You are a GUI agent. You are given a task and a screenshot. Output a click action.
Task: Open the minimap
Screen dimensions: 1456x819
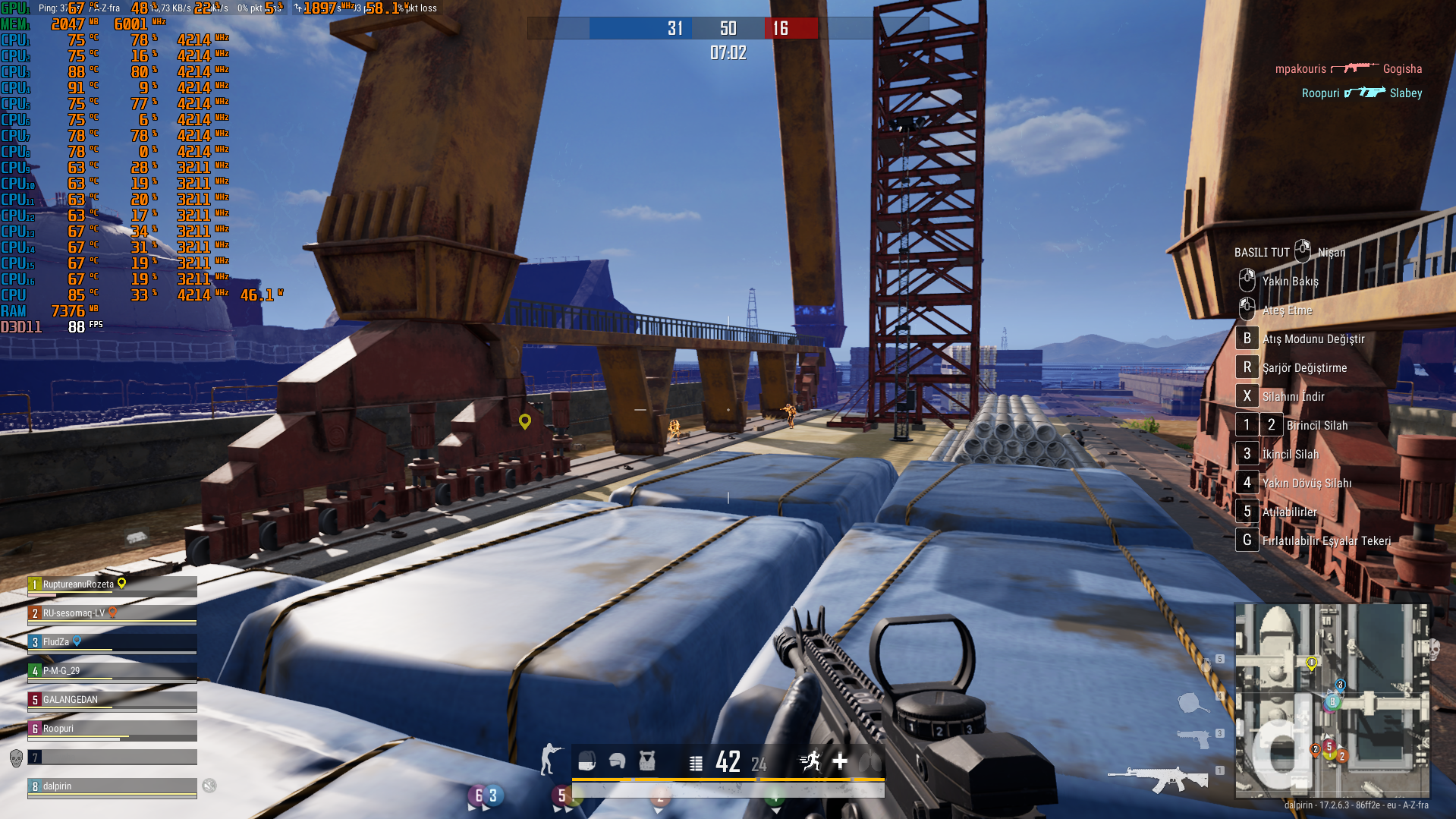click(1332, 700)
